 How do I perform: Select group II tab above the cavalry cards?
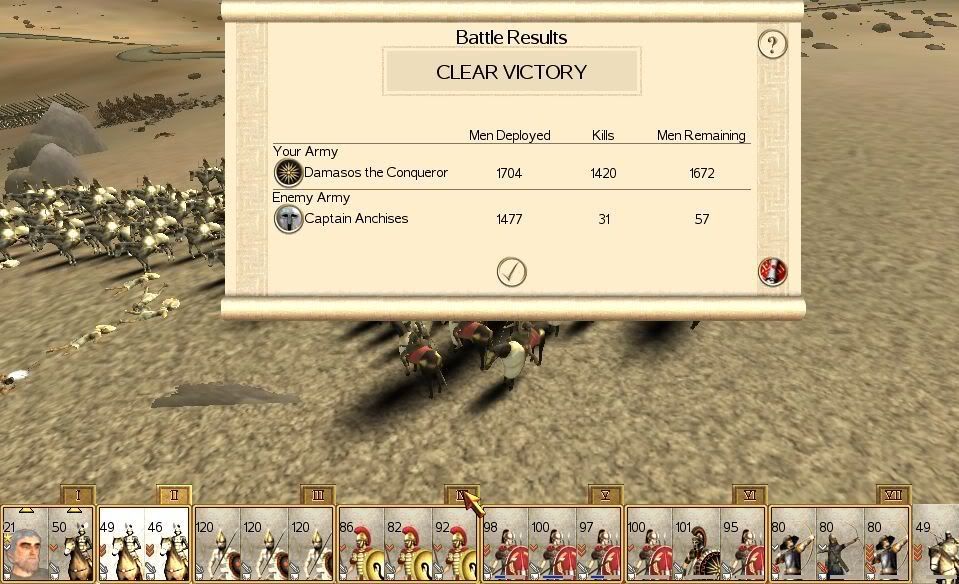tap(174, 495)
